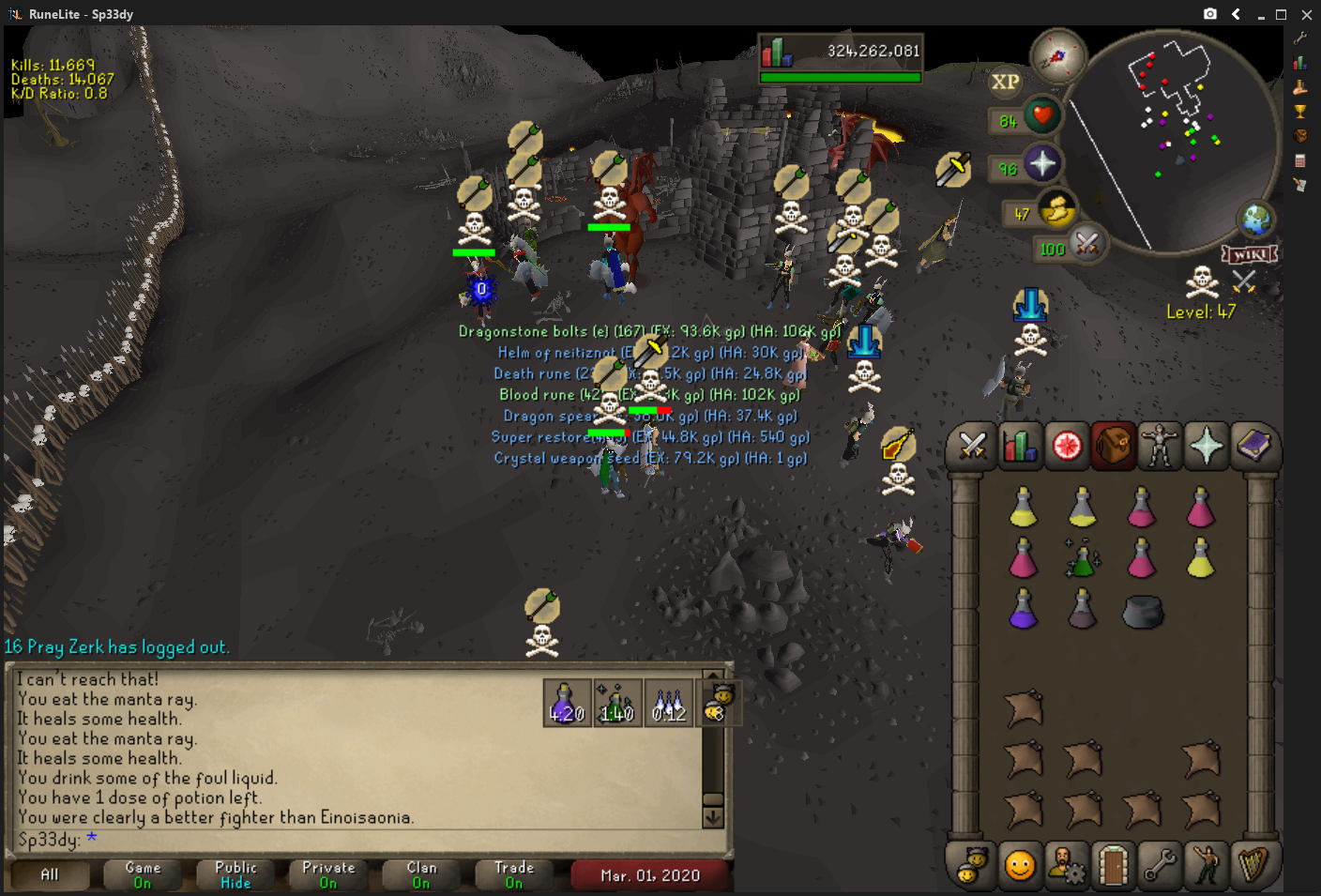Activate the Special Attack orb
Image resolution: width=1321 pixels, height=896 pixels.
pos(1086,246)
